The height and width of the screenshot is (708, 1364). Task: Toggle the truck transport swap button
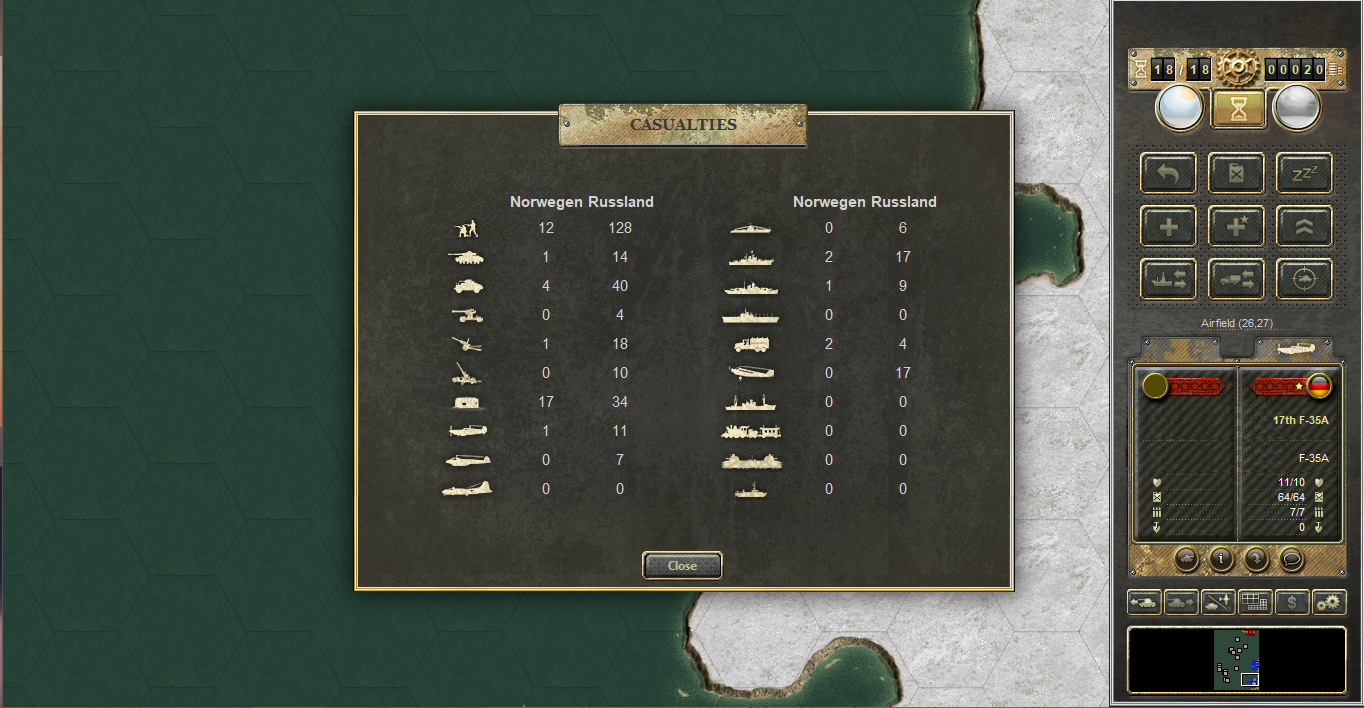1236,280
